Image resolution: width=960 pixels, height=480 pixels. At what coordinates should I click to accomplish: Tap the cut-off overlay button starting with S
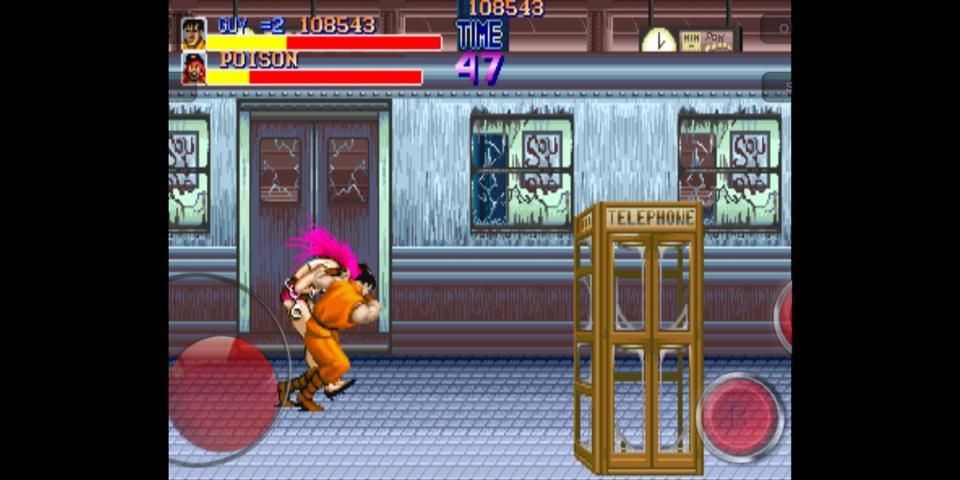coord(777,87)
